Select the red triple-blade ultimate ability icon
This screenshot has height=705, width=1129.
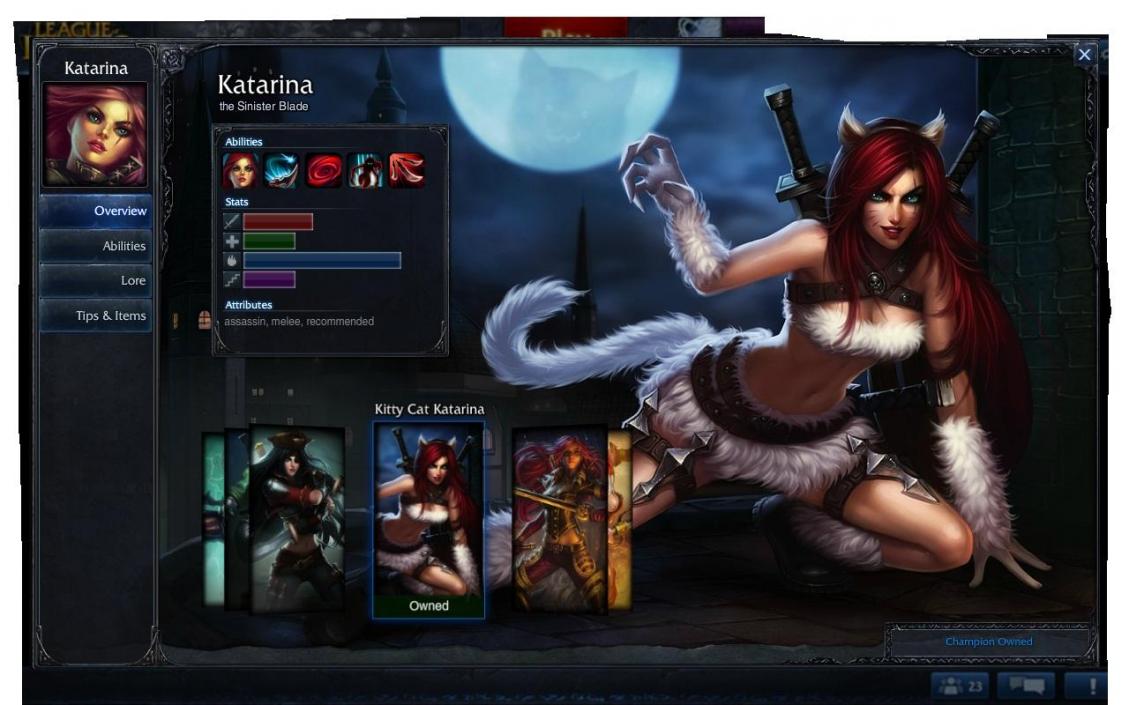(406, 171)
